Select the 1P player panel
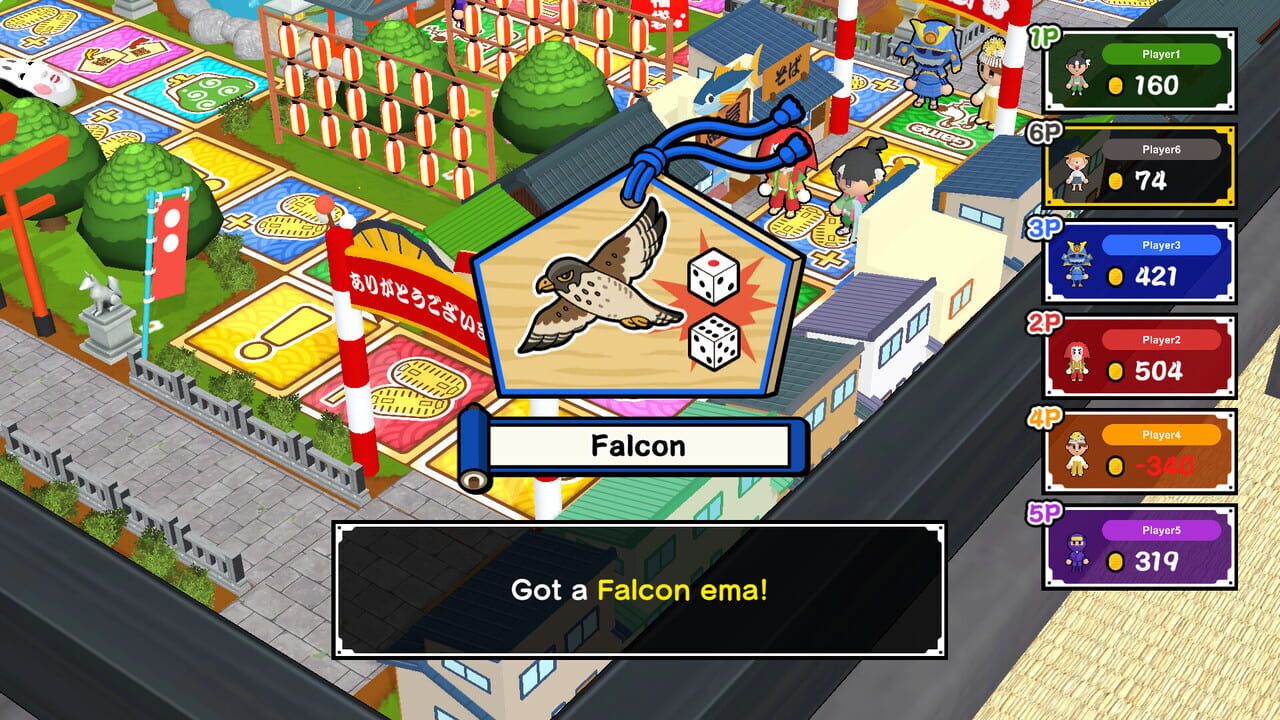Screen dimensions: 1280x720 (x=1140, y=70)
